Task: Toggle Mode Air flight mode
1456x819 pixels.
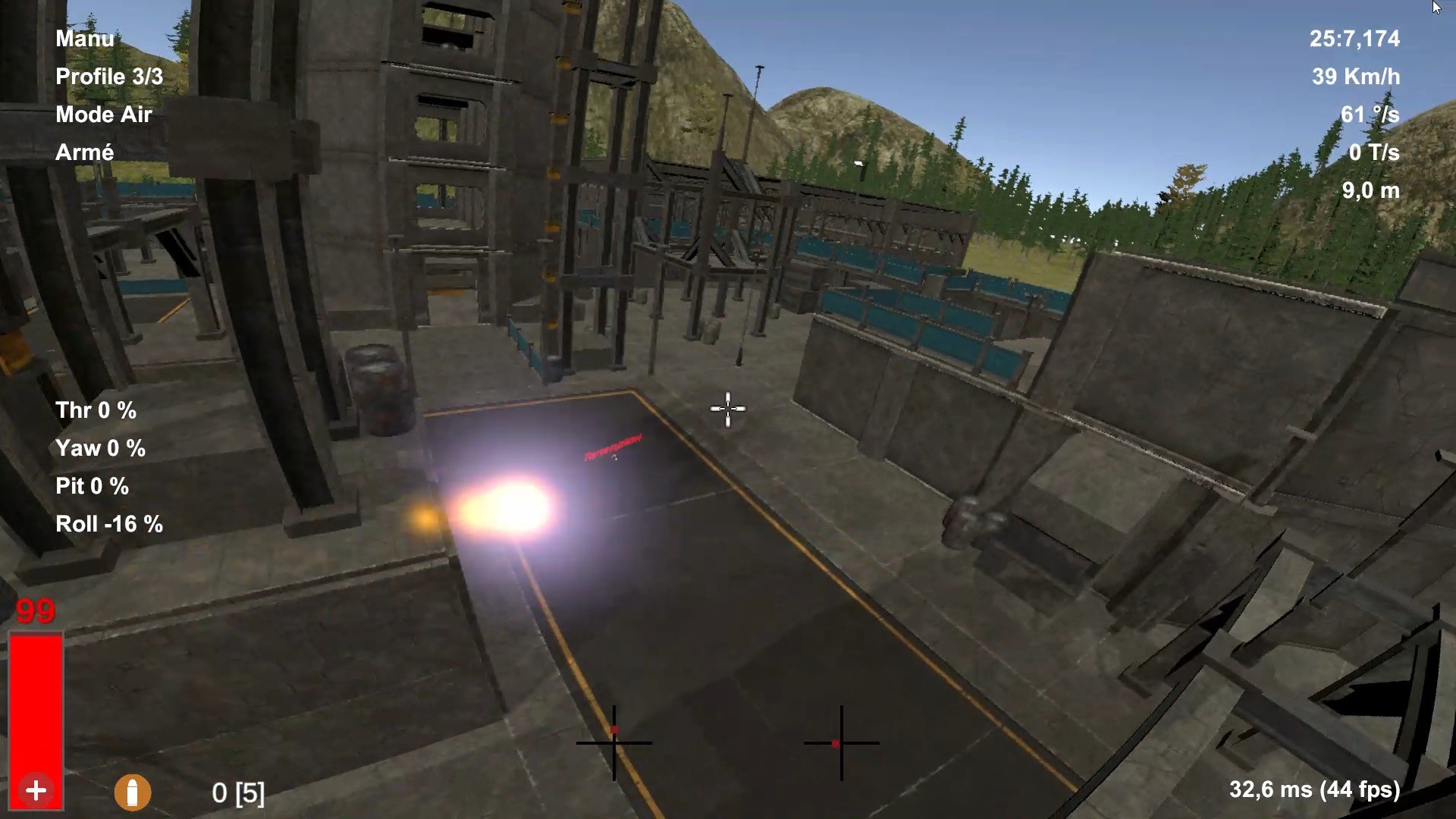Action: coord(103,115)
